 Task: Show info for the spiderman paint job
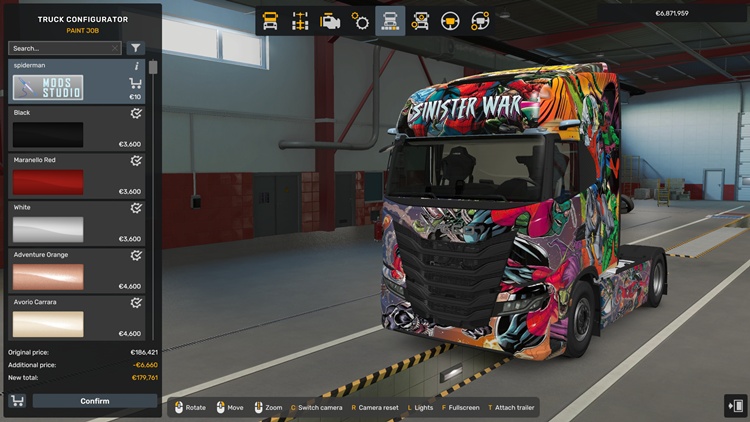136,66
